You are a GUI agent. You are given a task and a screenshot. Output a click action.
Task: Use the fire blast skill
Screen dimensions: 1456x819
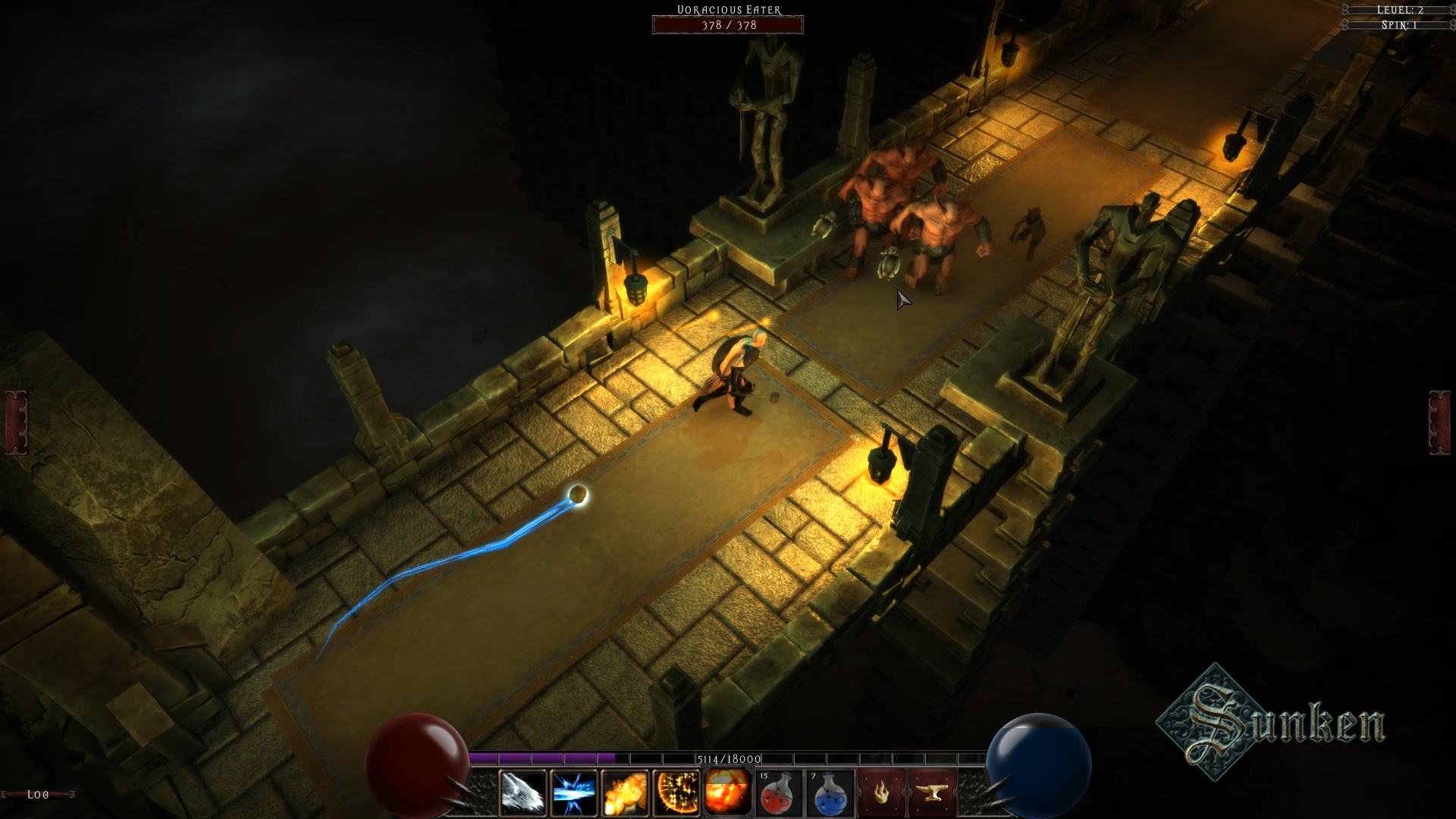pyautogui.click(x=625, y=793)
